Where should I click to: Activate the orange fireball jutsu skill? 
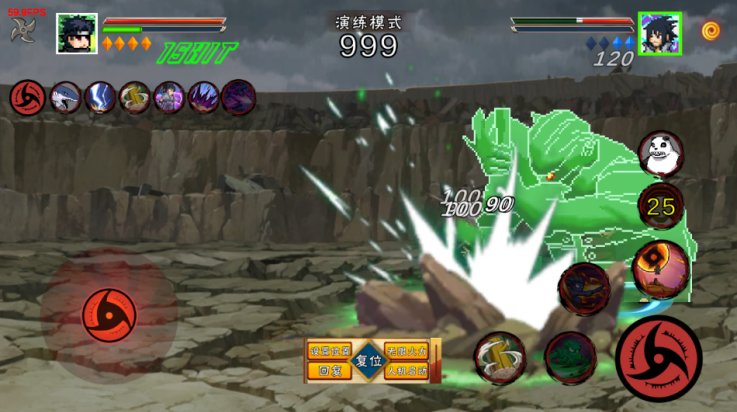(x=659, y=268)
